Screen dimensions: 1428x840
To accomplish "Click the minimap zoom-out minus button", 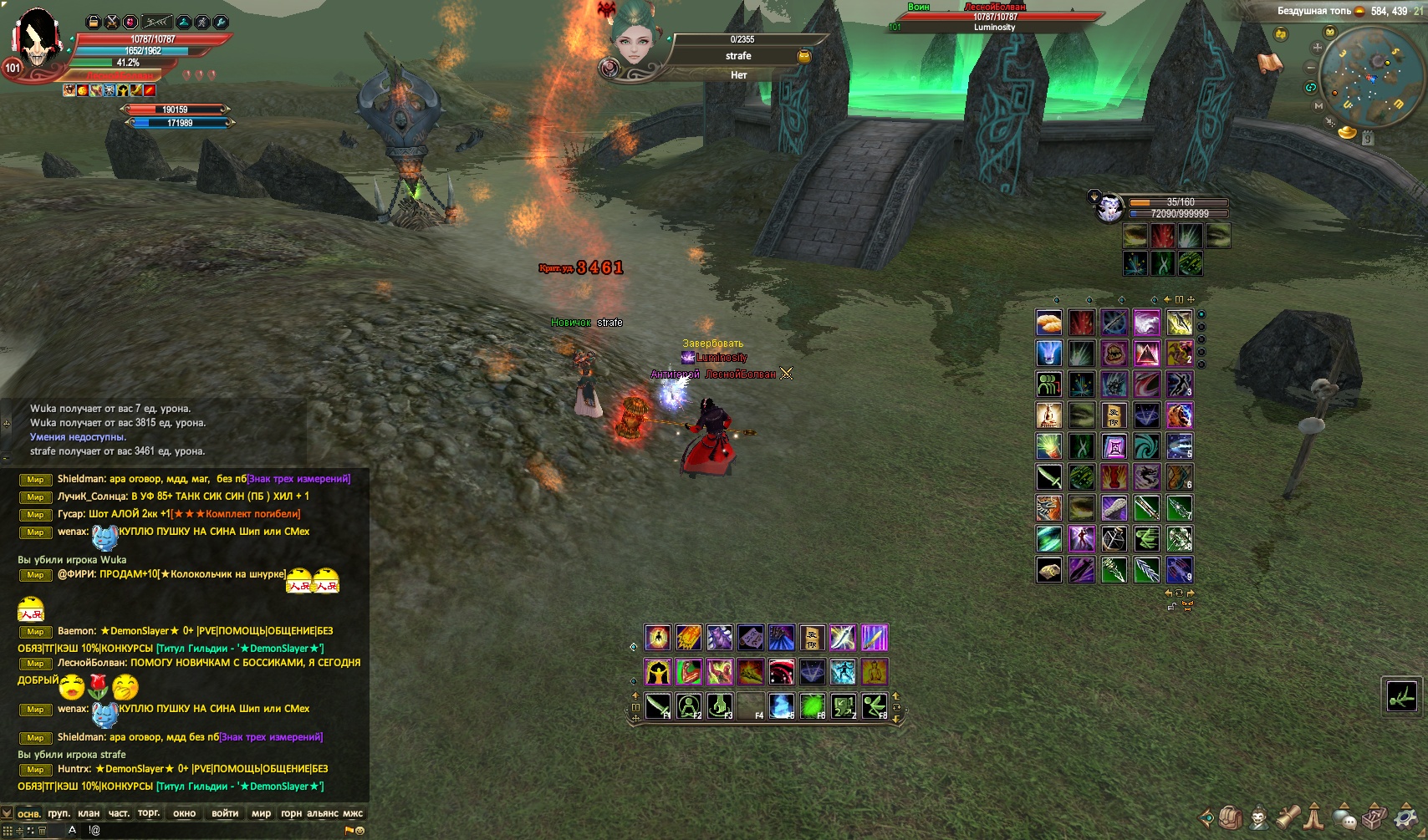I will 1311,68.
